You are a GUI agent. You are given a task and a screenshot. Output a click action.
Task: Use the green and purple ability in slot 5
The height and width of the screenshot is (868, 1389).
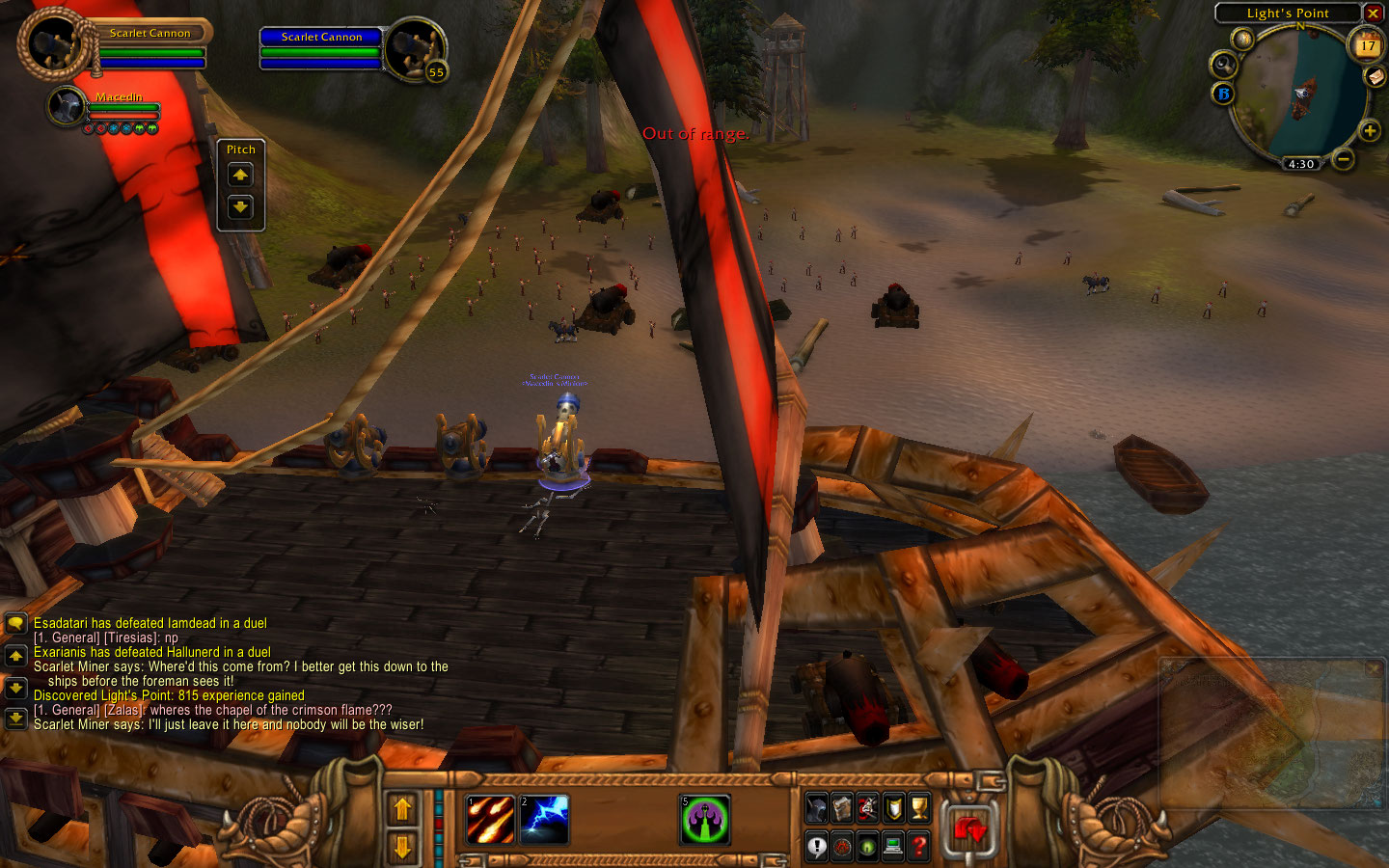705,820
